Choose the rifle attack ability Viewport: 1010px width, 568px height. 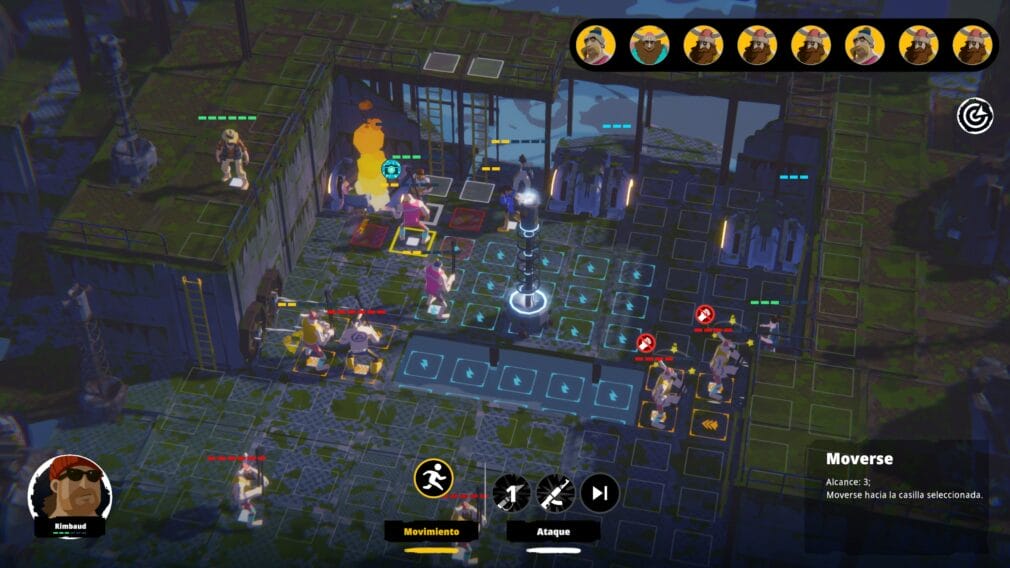coord(555,492)
